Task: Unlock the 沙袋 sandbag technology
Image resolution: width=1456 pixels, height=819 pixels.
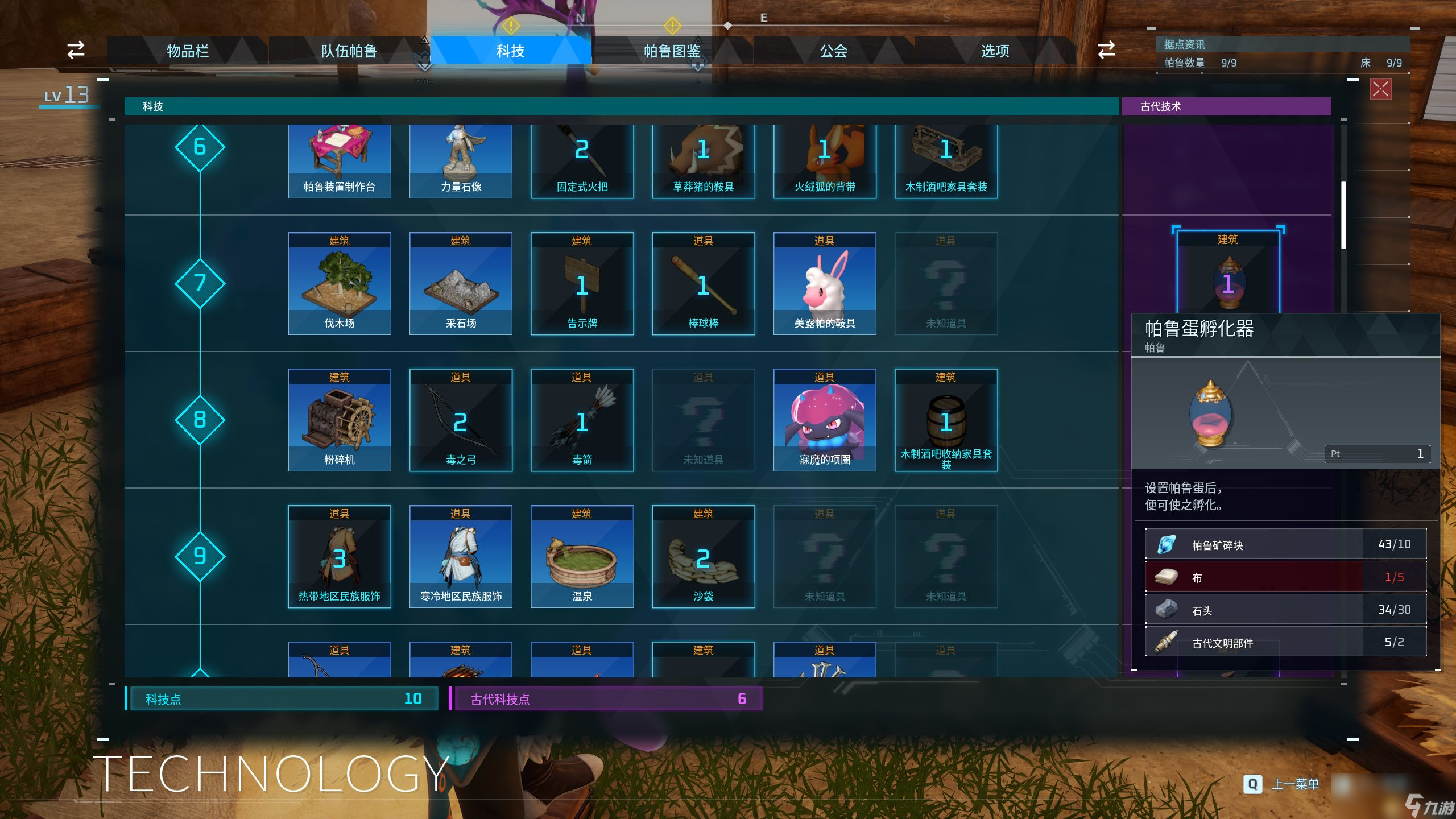Action: (703, 556)
